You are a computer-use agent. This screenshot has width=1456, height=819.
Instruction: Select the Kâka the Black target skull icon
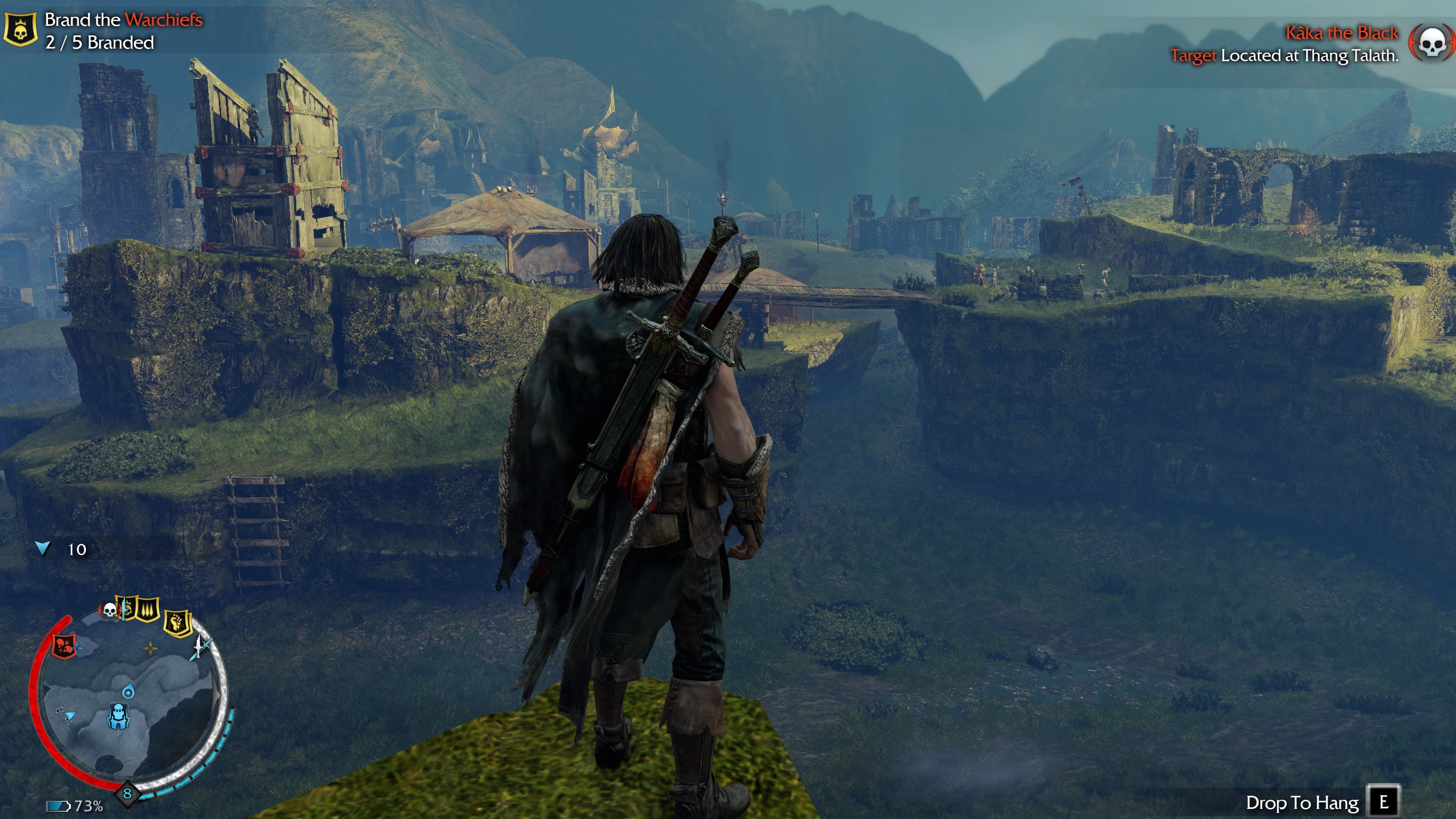point(1431,43)
